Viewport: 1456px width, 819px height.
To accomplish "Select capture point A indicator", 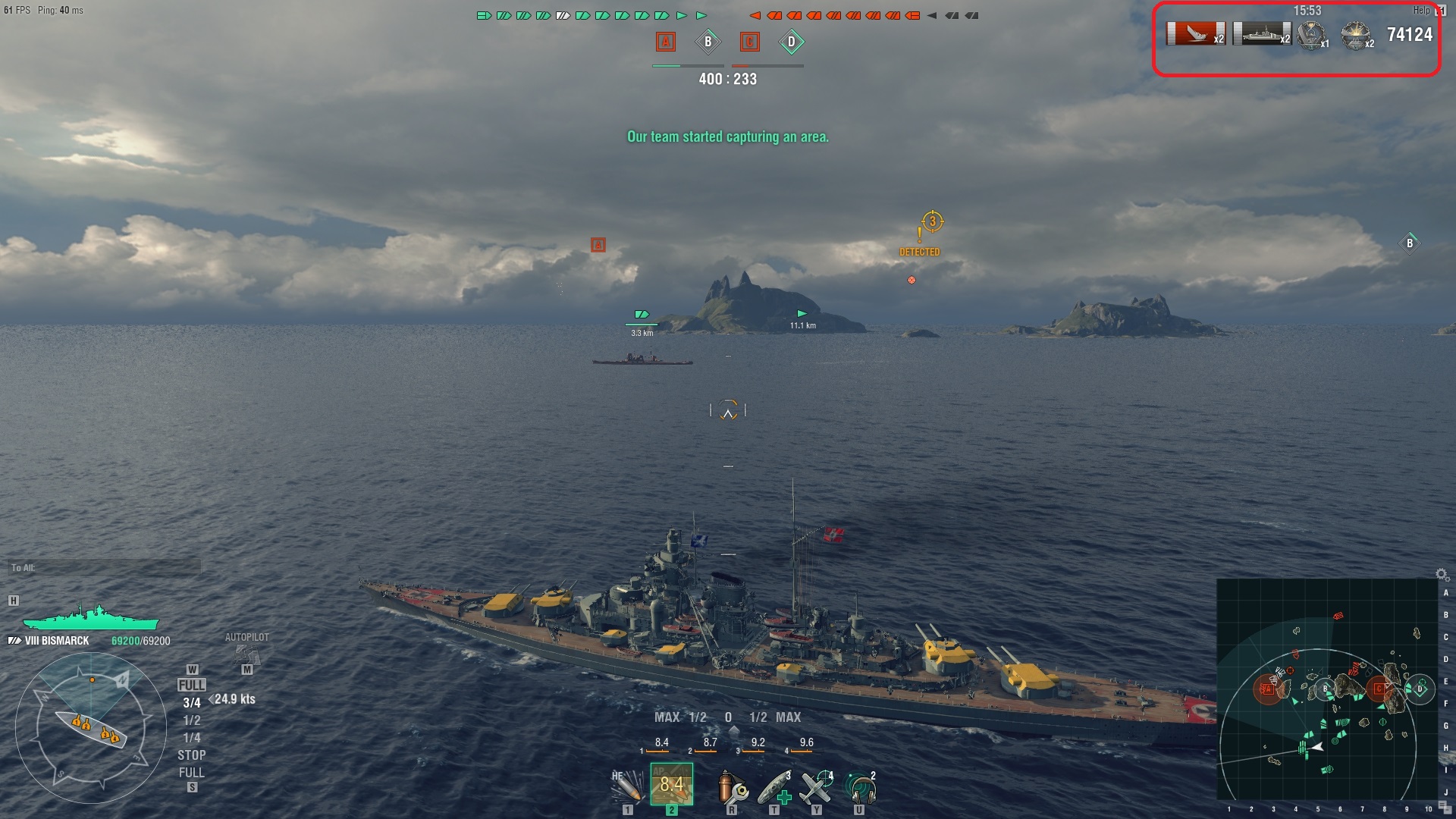I will pyautogui.click(x=666, y=42).
